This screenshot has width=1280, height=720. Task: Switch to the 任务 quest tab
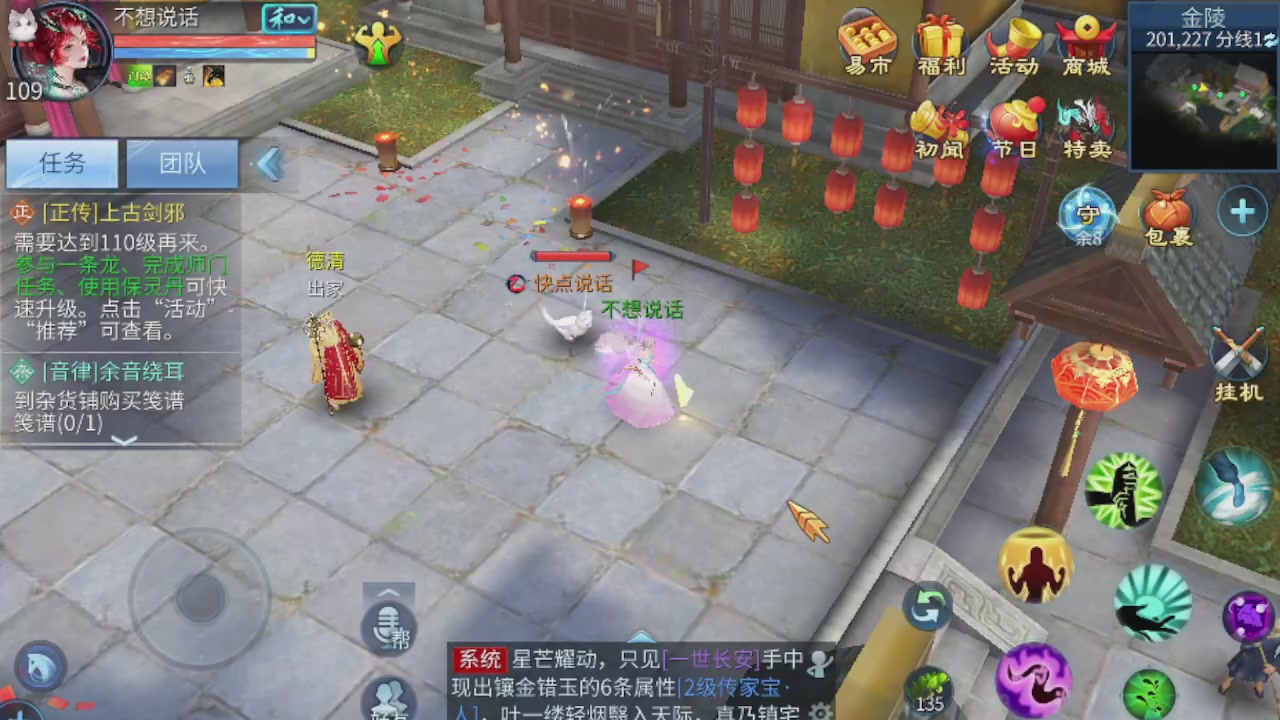tap(62, 163)
